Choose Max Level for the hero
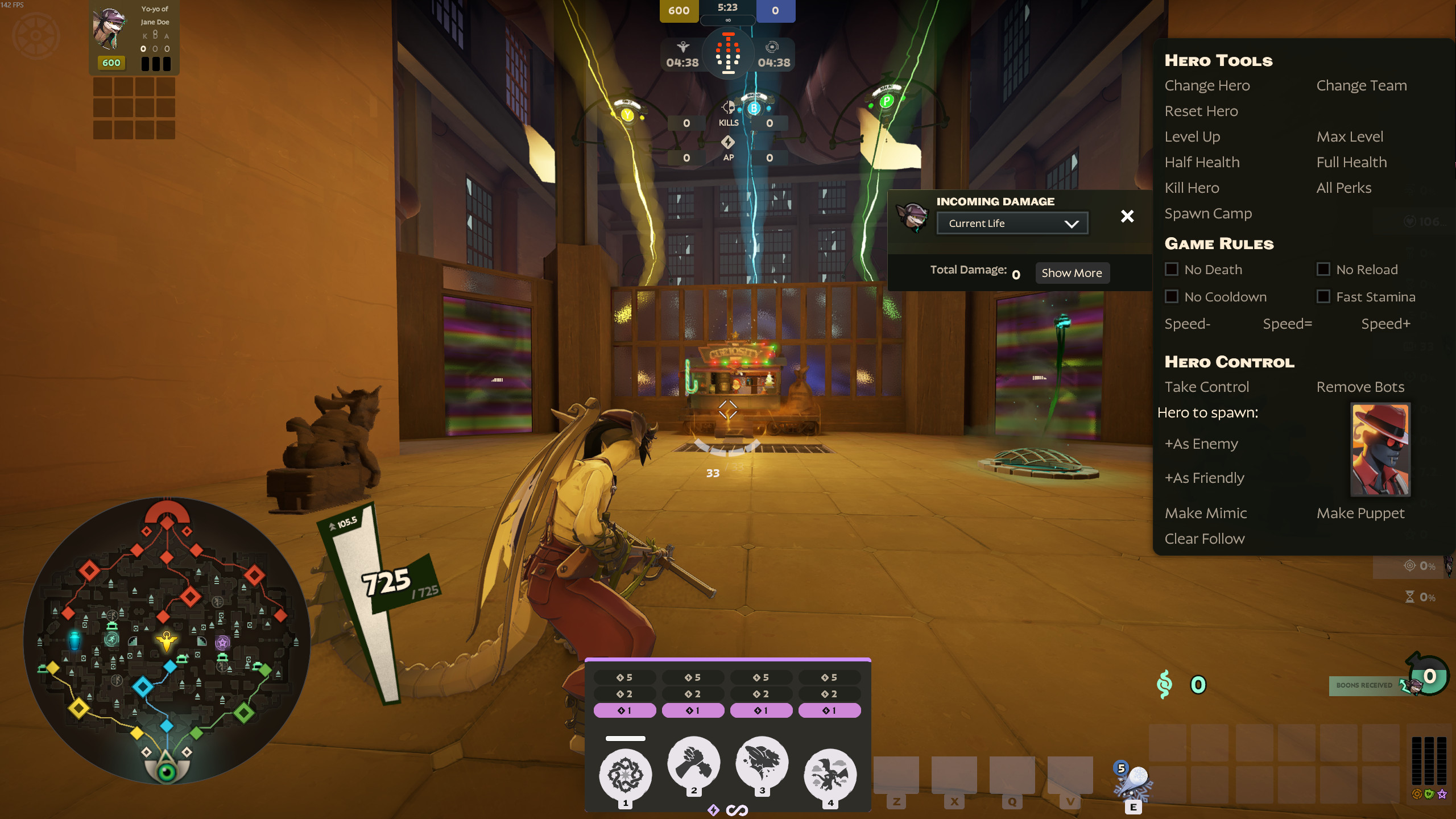 (1350, 136)
